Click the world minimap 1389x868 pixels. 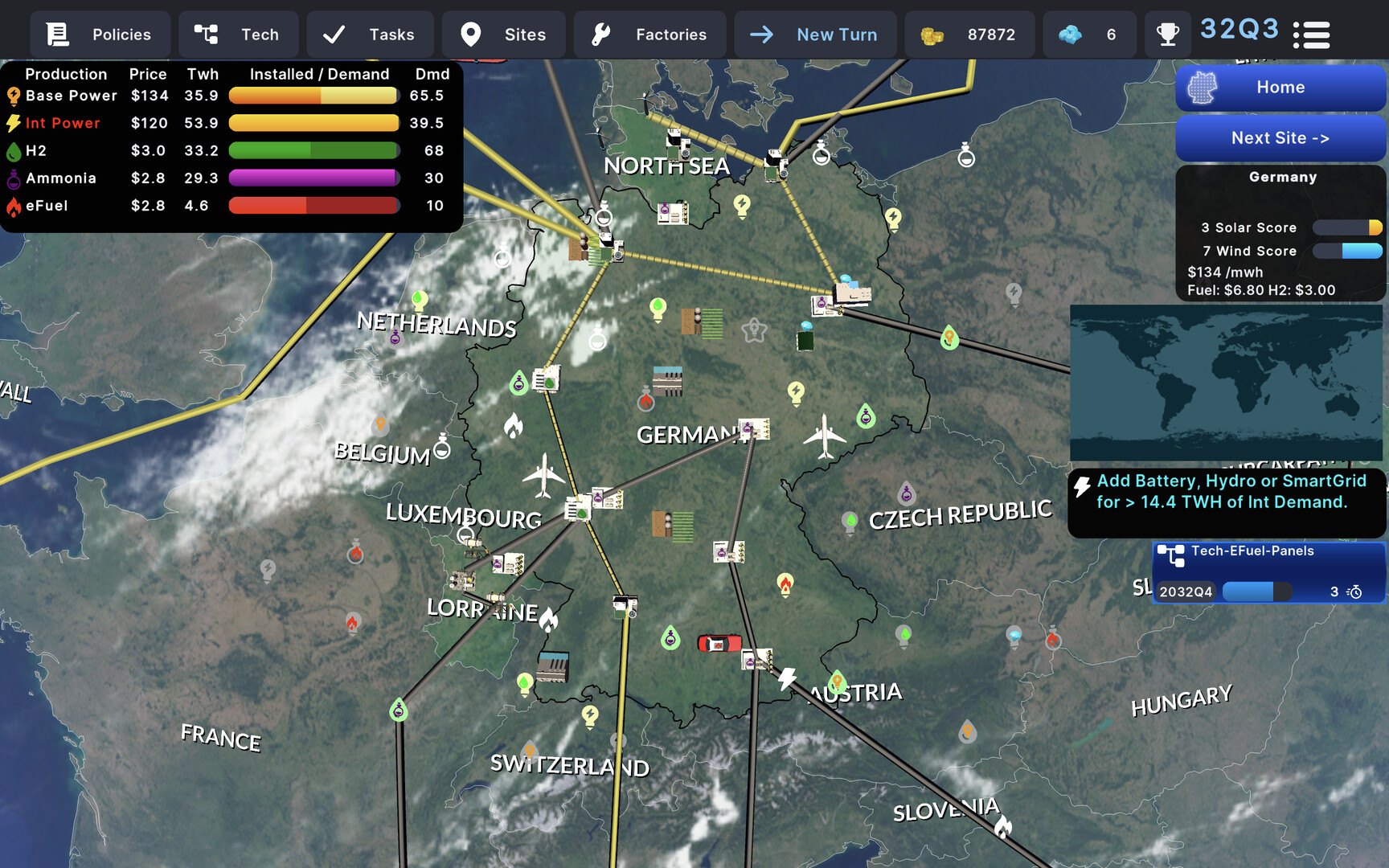tap(1226, 383)
